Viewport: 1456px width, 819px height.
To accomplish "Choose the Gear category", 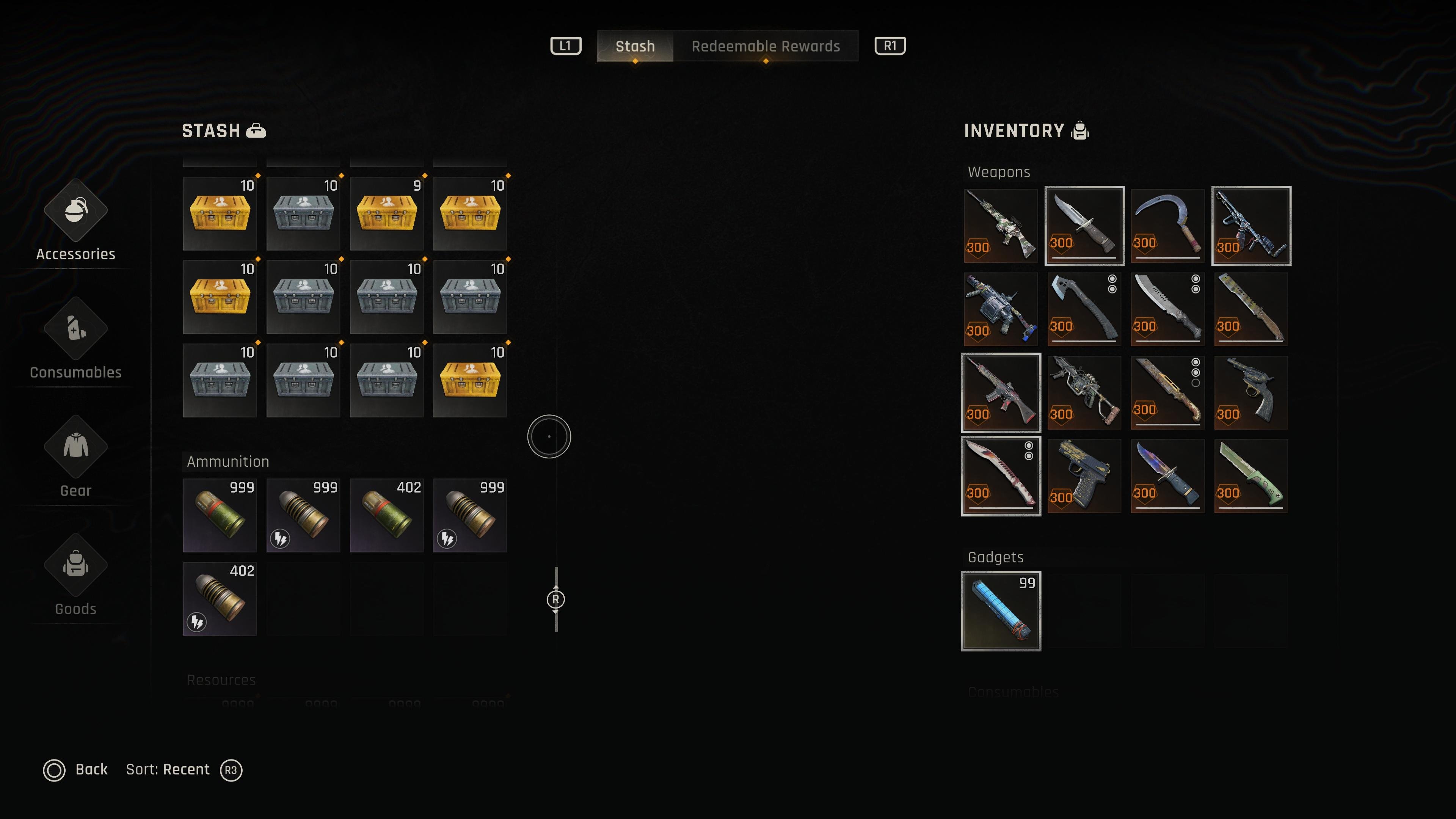I will point(76,458).
